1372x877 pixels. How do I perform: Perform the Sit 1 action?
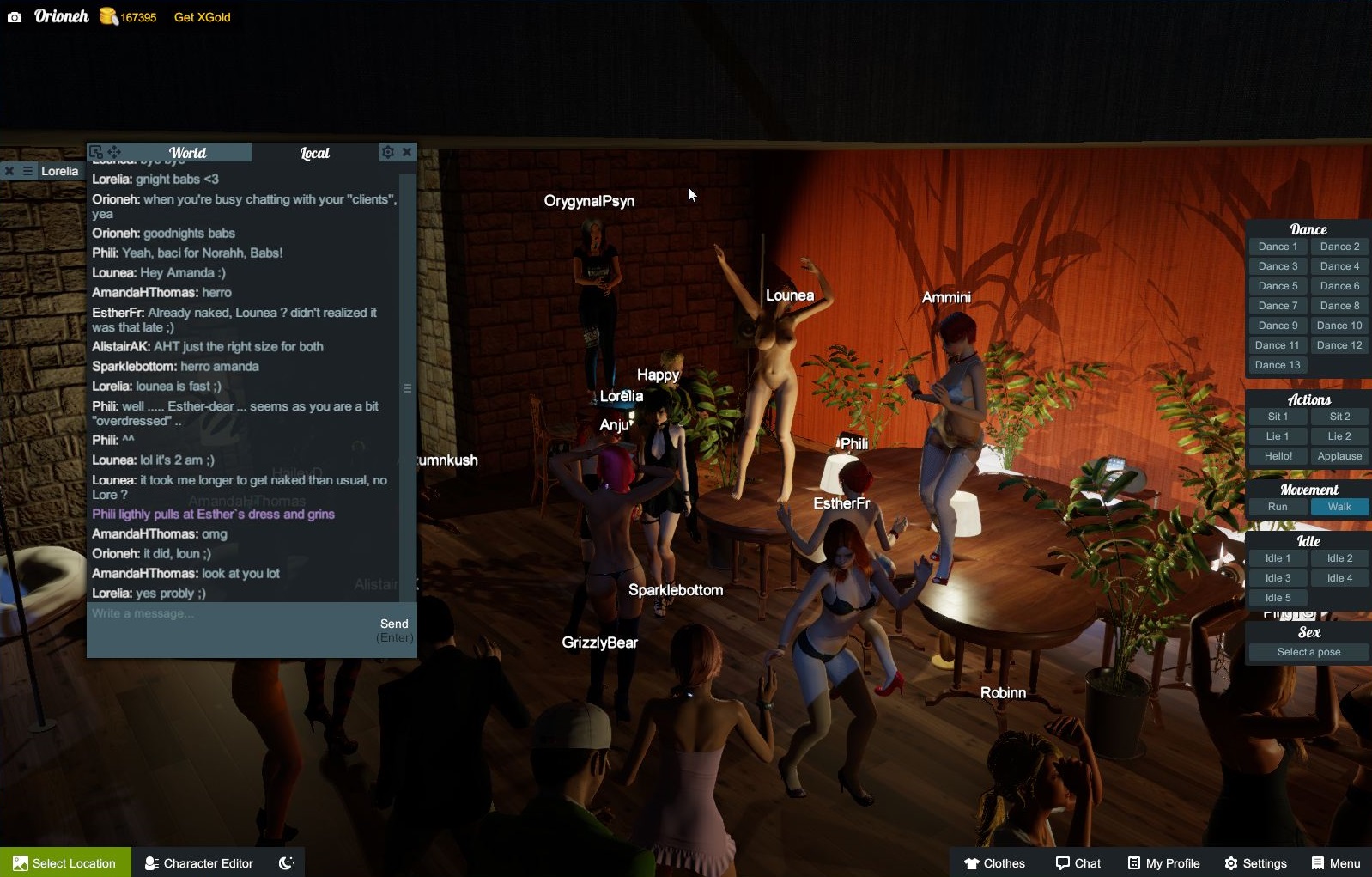(x=1278, y=417)
